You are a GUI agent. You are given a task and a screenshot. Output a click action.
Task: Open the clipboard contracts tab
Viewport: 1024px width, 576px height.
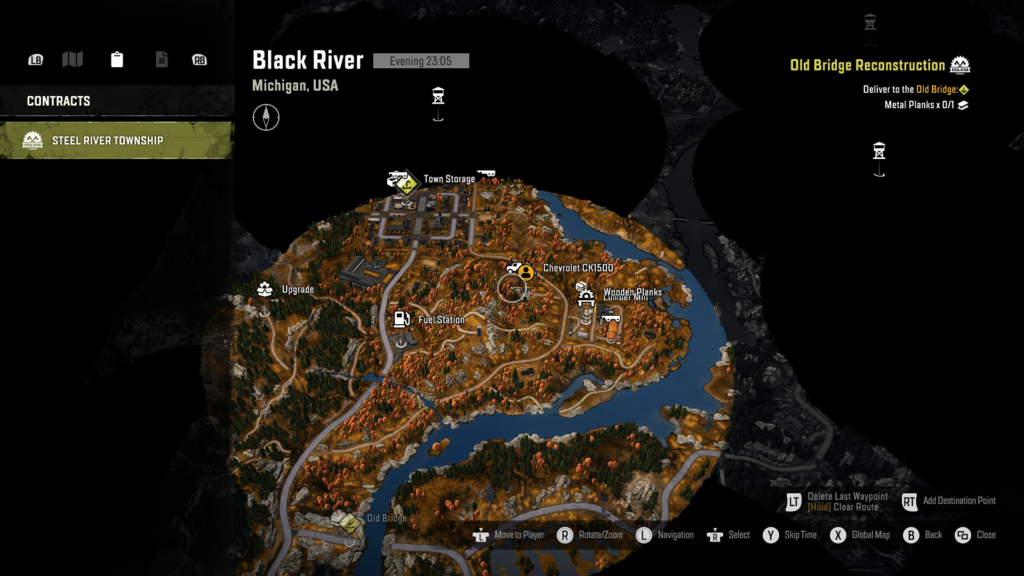pyautogui.click(x=117, y=60)
